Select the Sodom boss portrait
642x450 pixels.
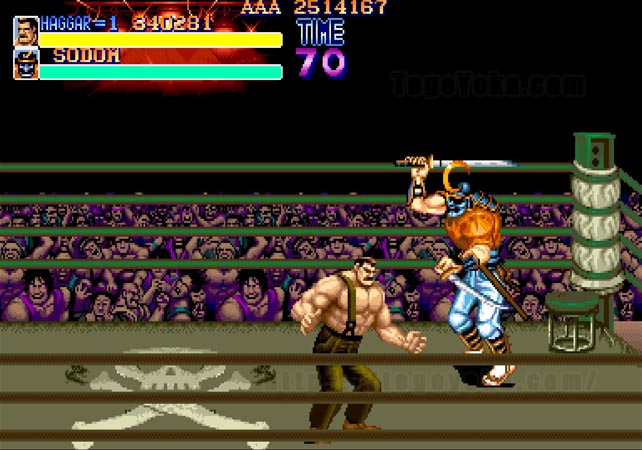click(x=25, y=64)
